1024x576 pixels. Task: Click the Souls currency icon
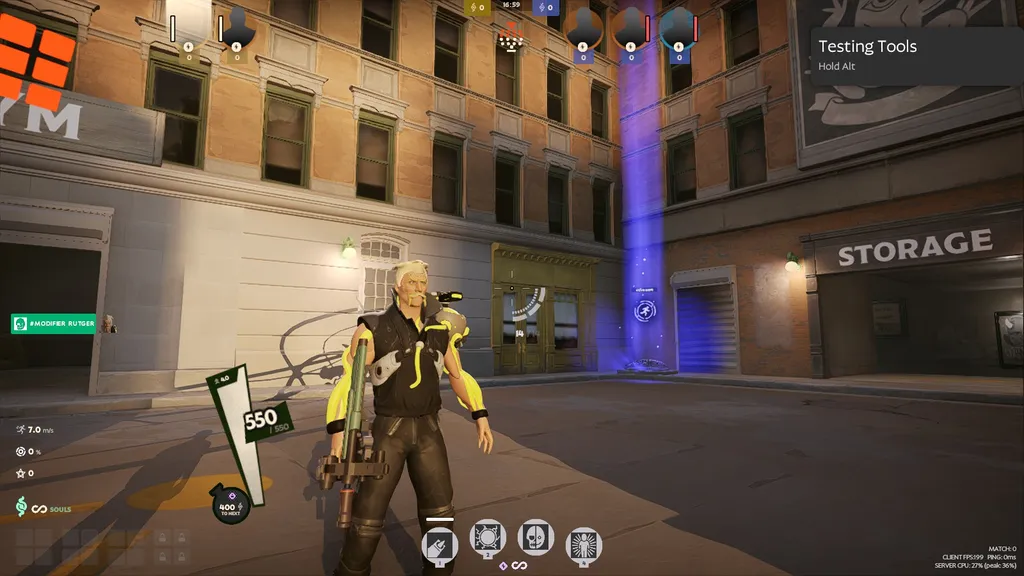point(21,507)
